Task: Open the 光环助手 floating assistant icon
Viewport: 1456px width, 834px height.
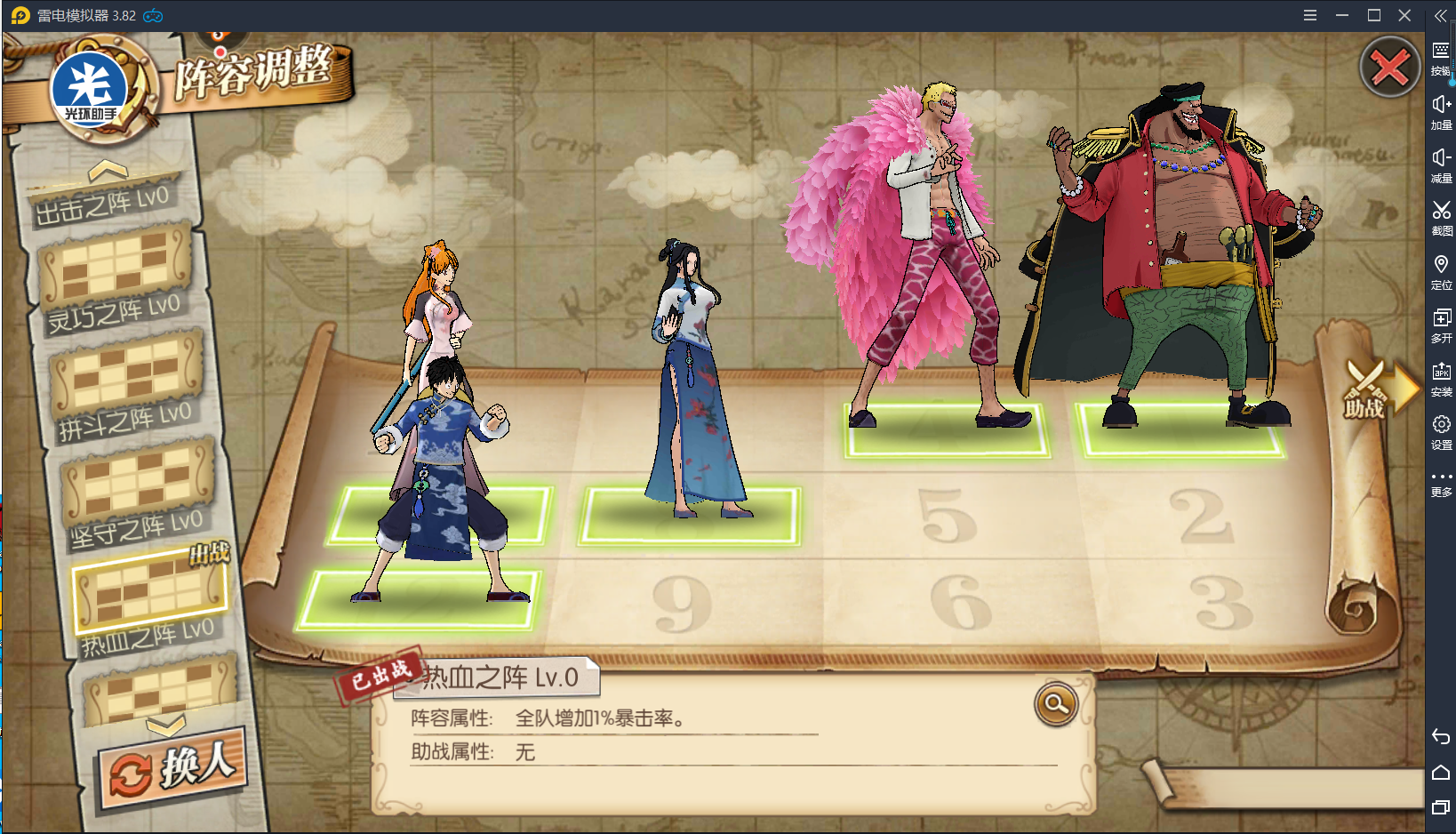Action: (x=89, y=89)
